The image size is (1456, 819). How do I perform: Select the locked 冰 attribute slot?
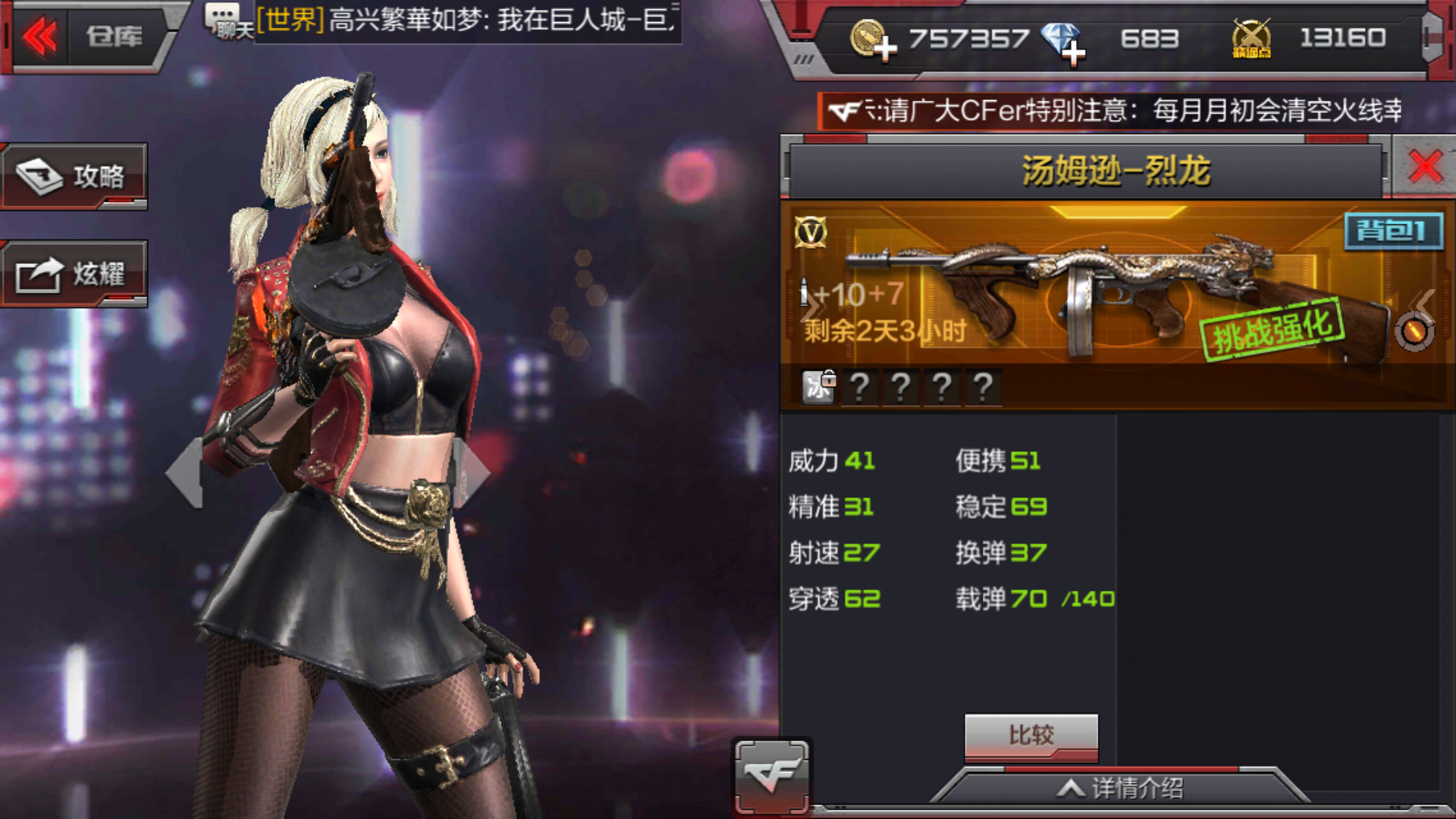click(x=819, y=388)
